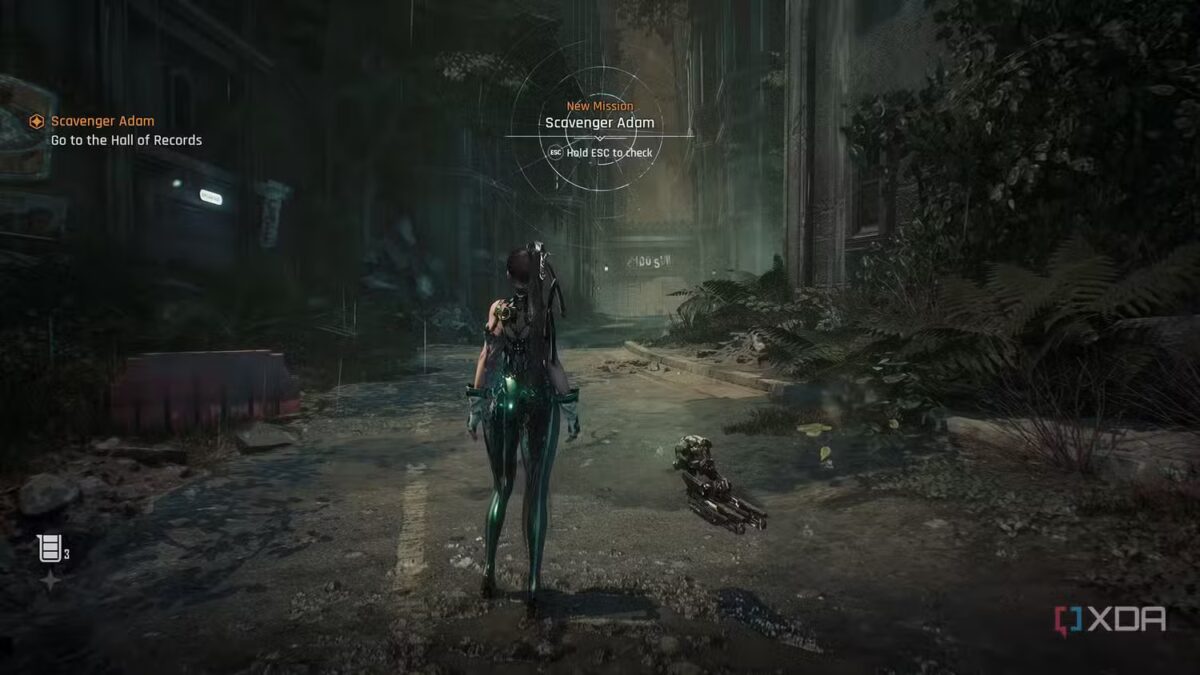Select the New Mission Scavenger Adam notification
This screenshot has width=1200, height=675.
pos(599,123)
